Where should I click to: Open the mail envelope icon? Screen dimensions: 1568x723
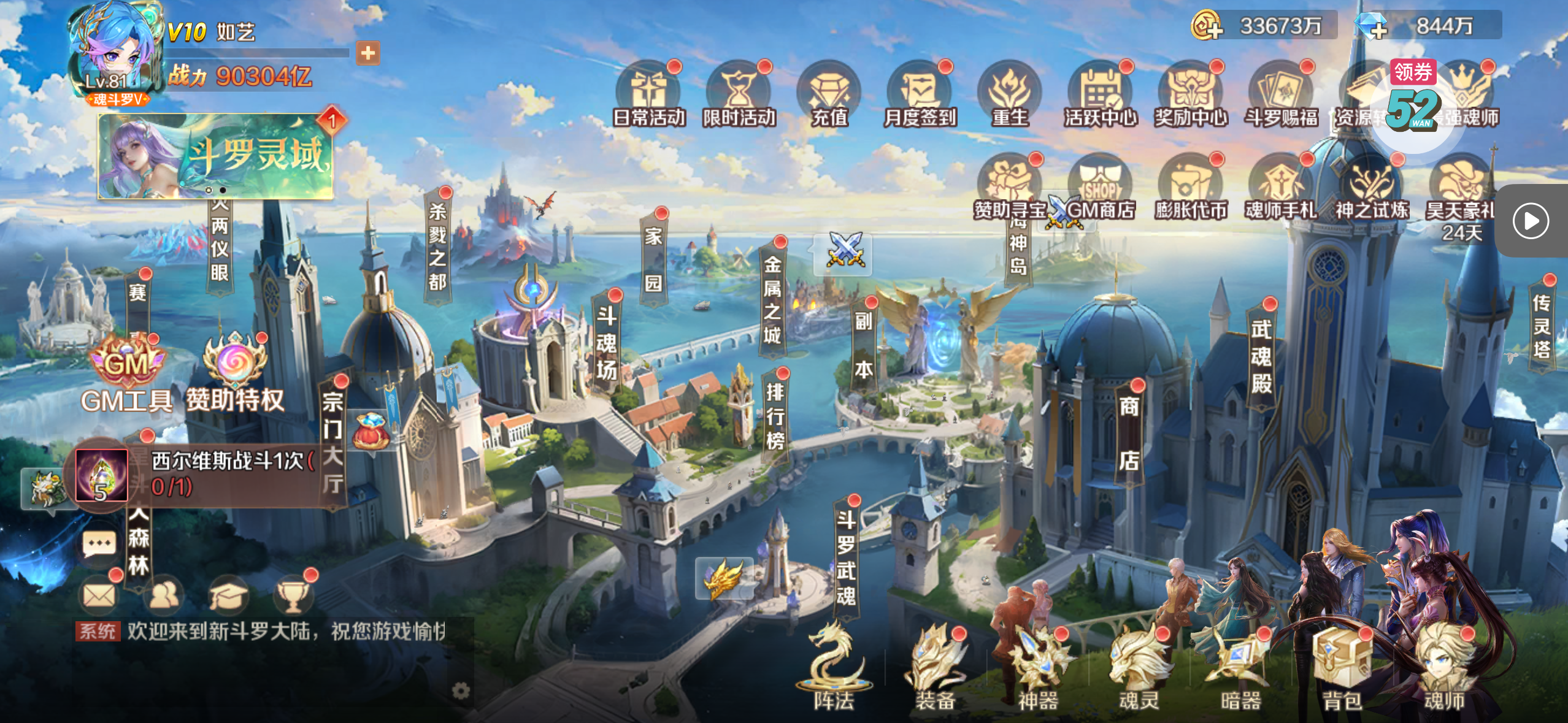[99, 594]
